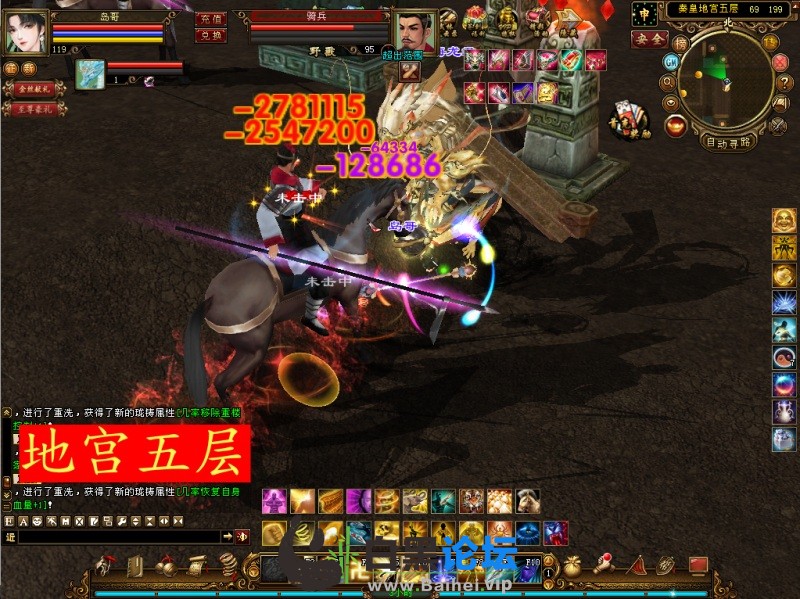800x599 pixels.
Task: Open the 首充奖励 first-recharge reward icon
Action: coord(629,117)
